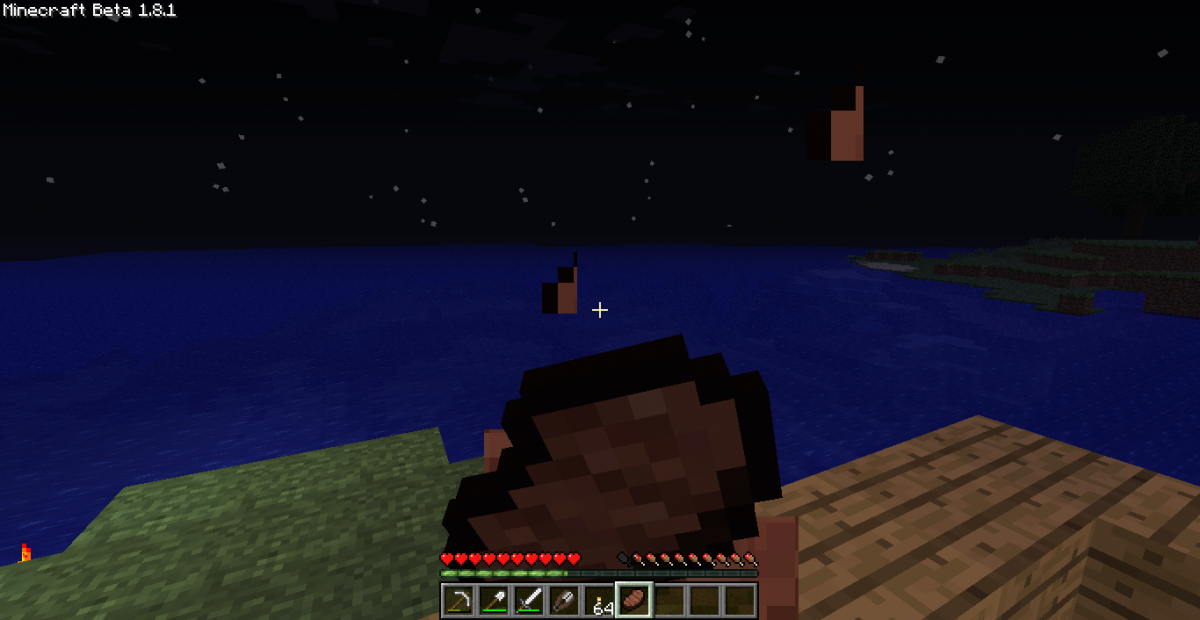Click the cooked steak hotbar slot
The image size is (1200, 620).
(634, 601)
